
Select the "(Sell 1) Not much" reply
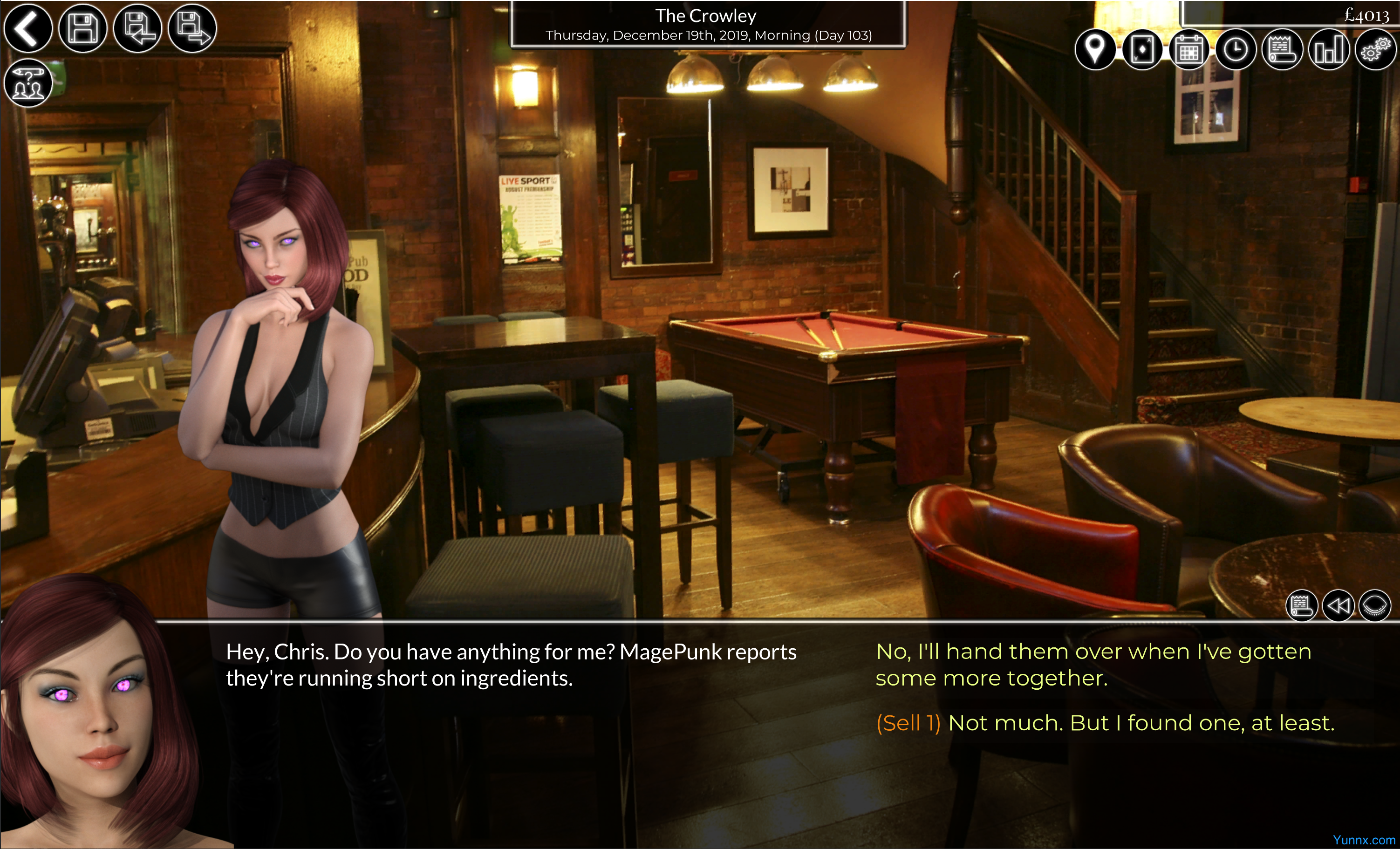(1105, 723)
